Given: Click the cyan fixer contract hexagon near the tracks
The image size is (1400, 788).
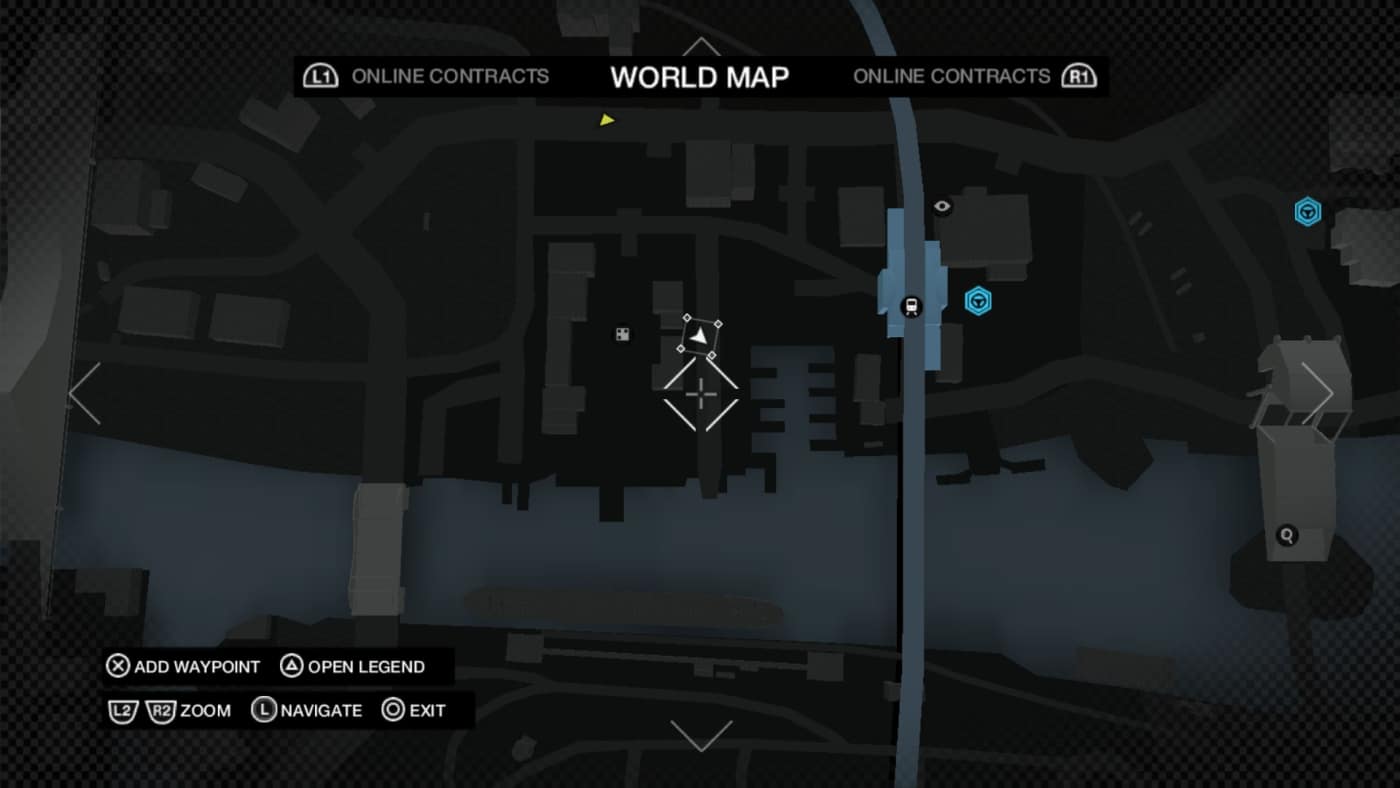Looking at the screenshot, I should point(977,302).
